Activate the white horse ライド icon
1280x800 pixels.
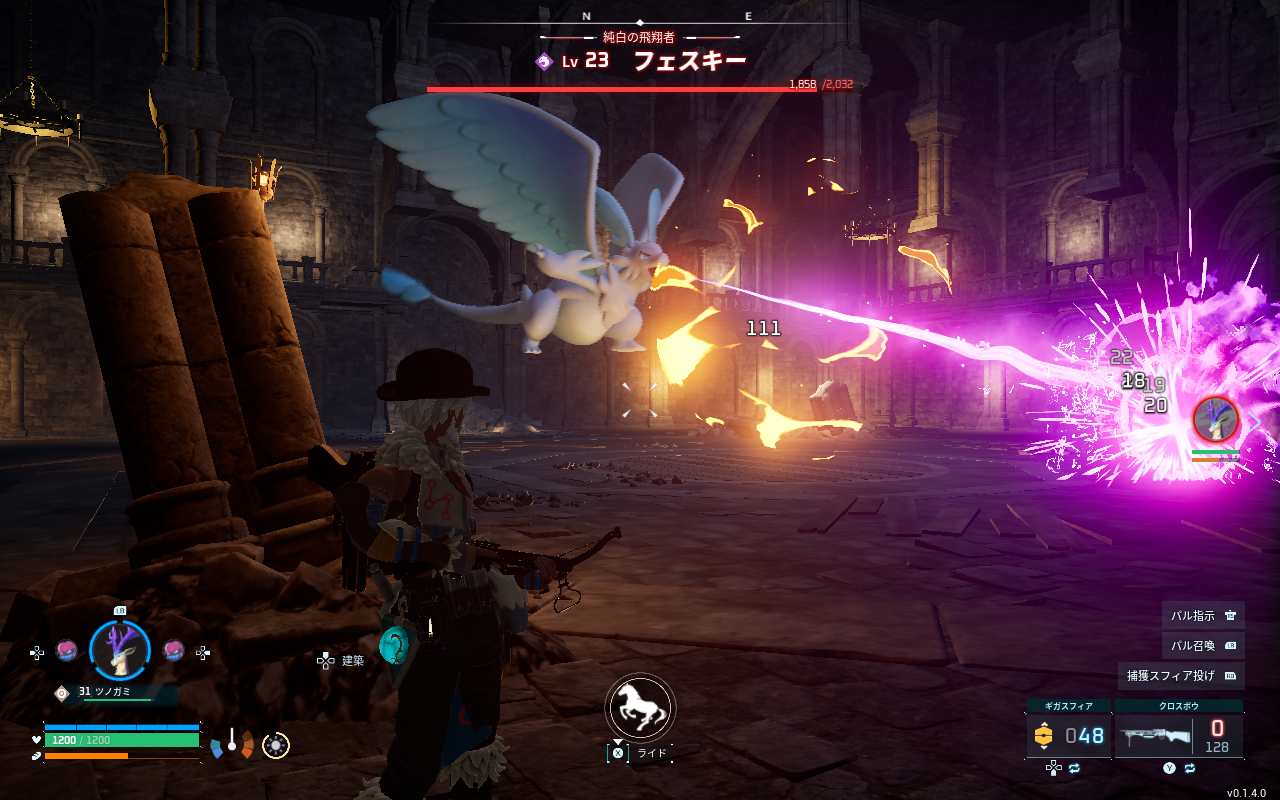(640, 706)
